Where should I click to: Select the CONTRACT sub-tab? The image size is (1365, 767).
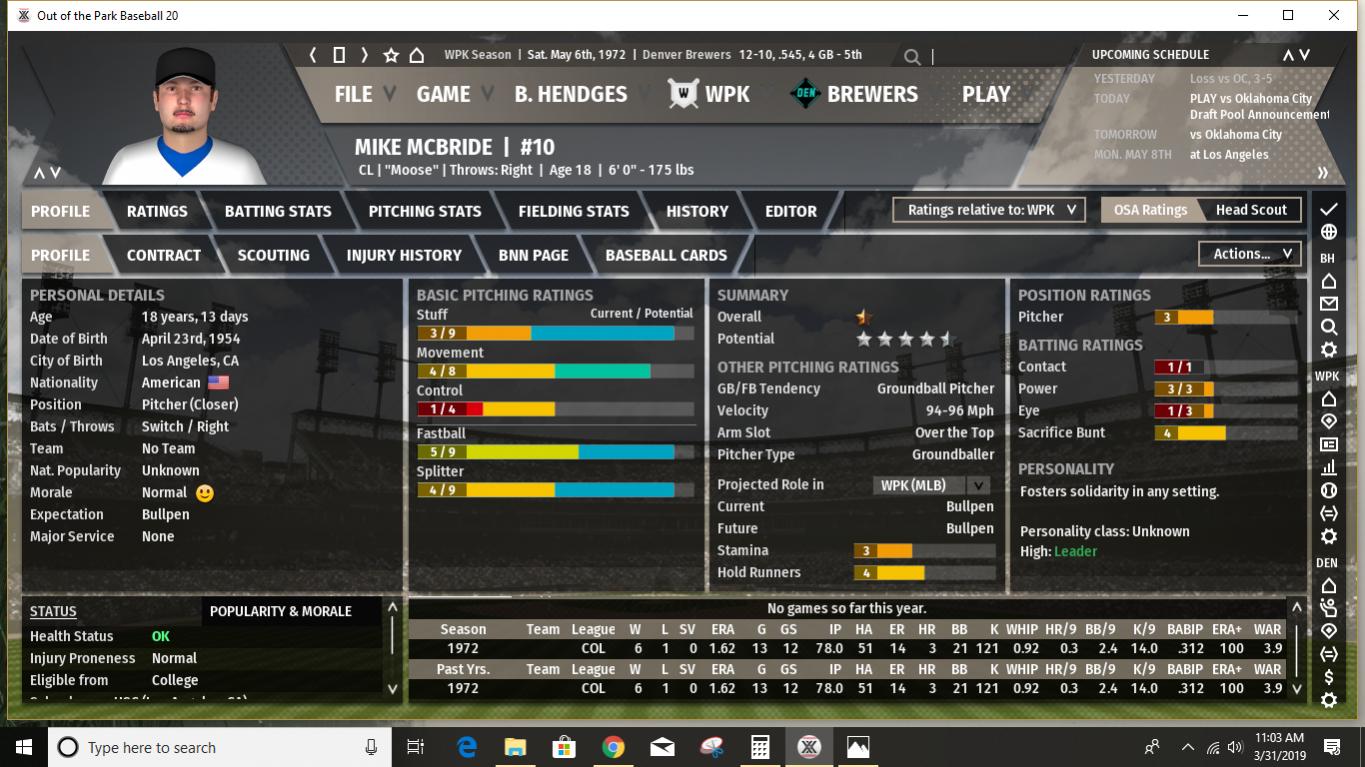164,255
